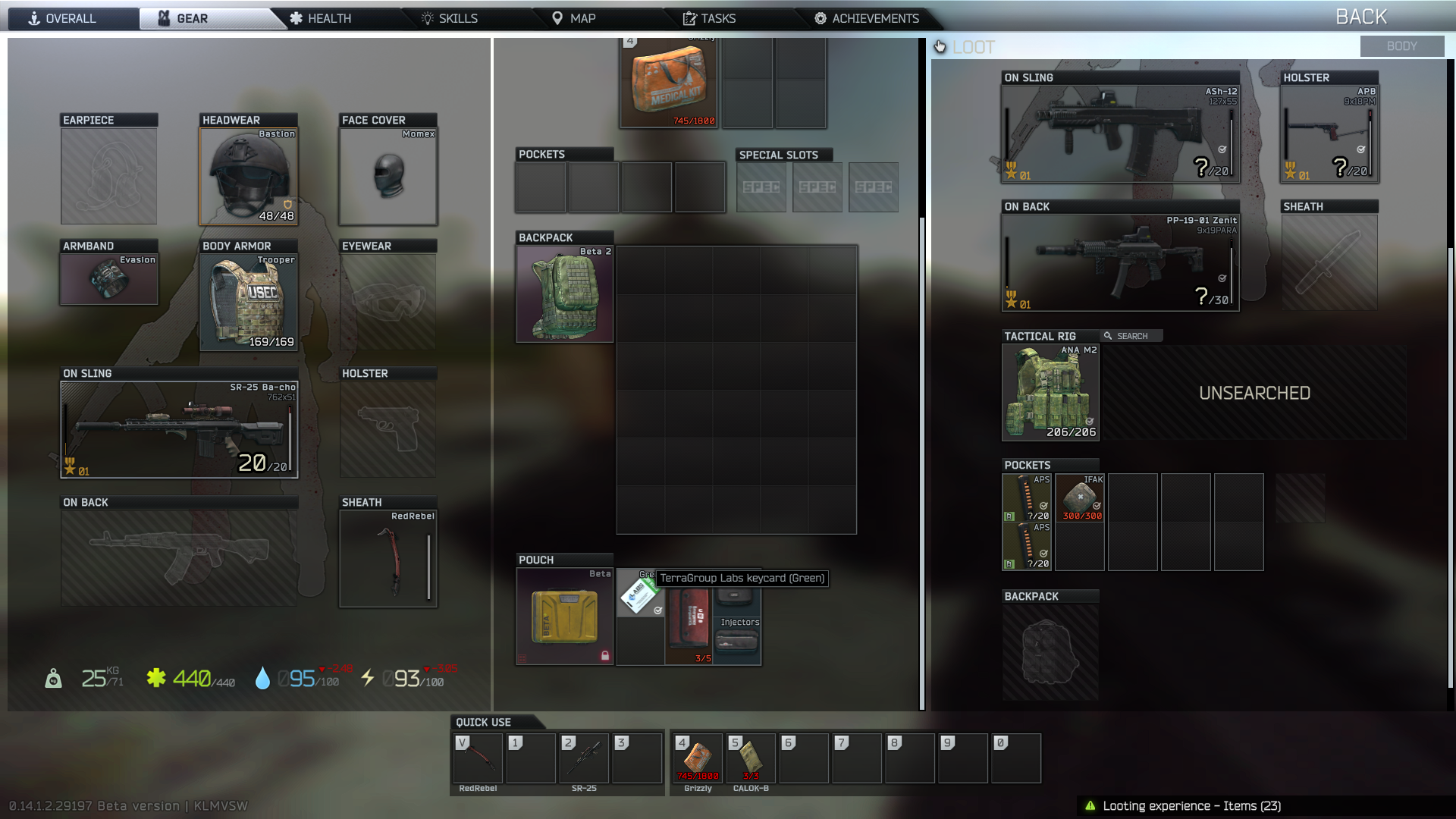The height and width of the screenshot is (819, 1456).
Task: Click the Back button
Action: [1360, 17]
